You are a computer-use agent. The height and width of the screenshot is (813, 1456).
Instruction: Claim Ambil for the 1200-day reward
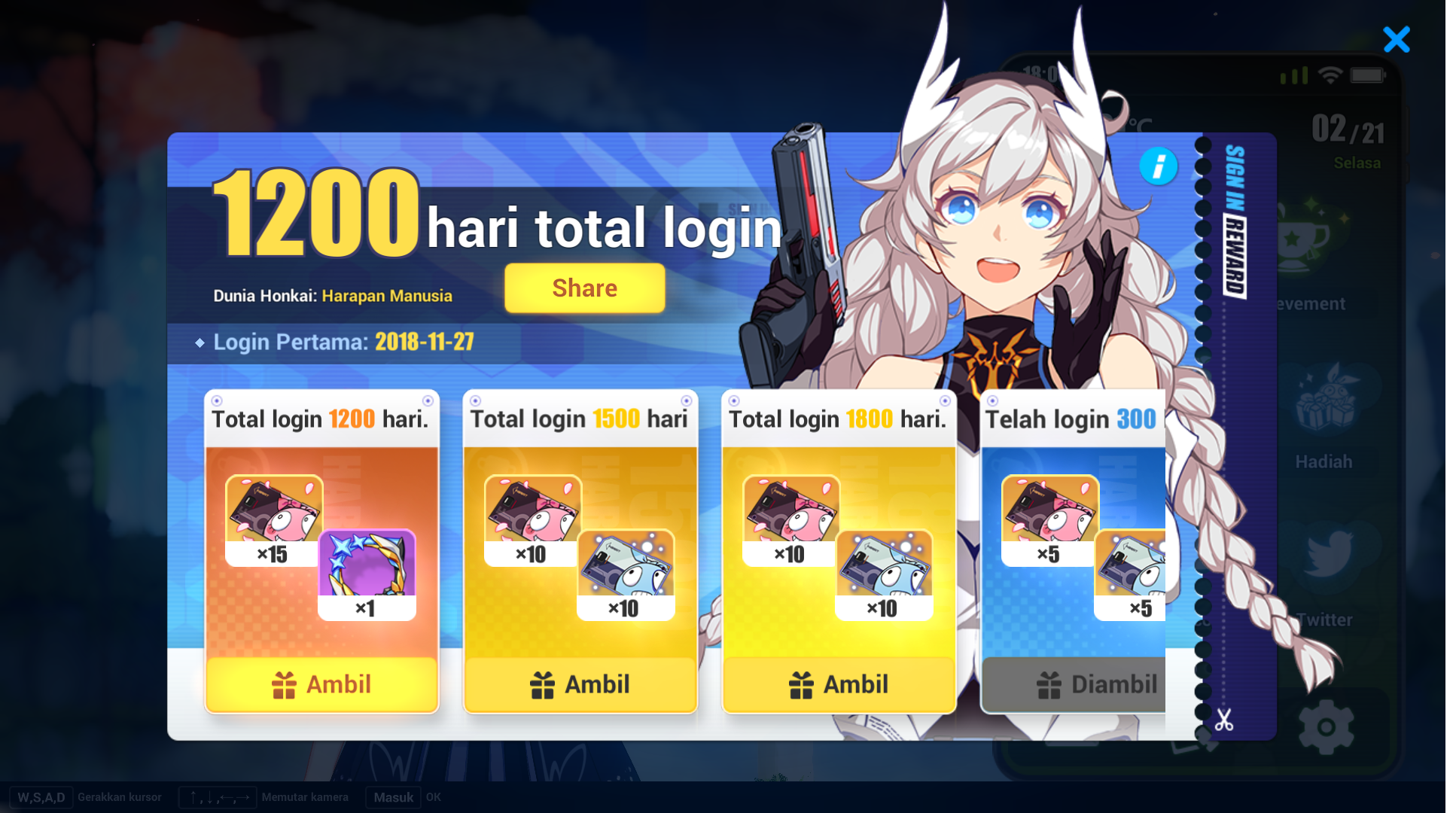(321, 684)
